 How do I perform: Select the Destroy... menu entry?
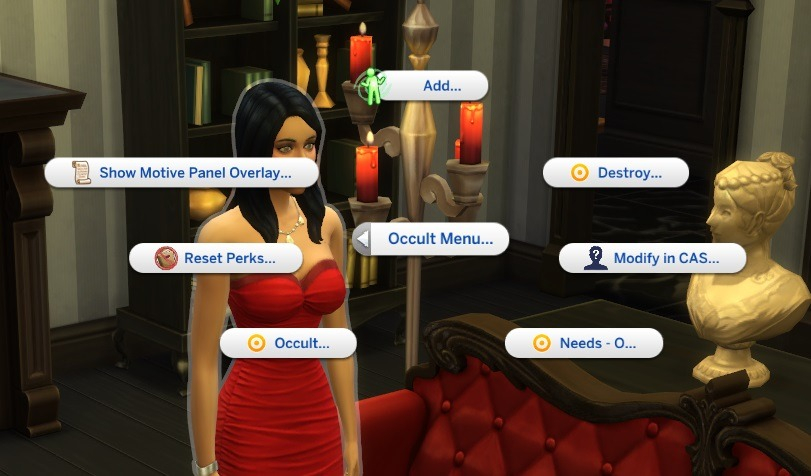(x=616, y=173)
